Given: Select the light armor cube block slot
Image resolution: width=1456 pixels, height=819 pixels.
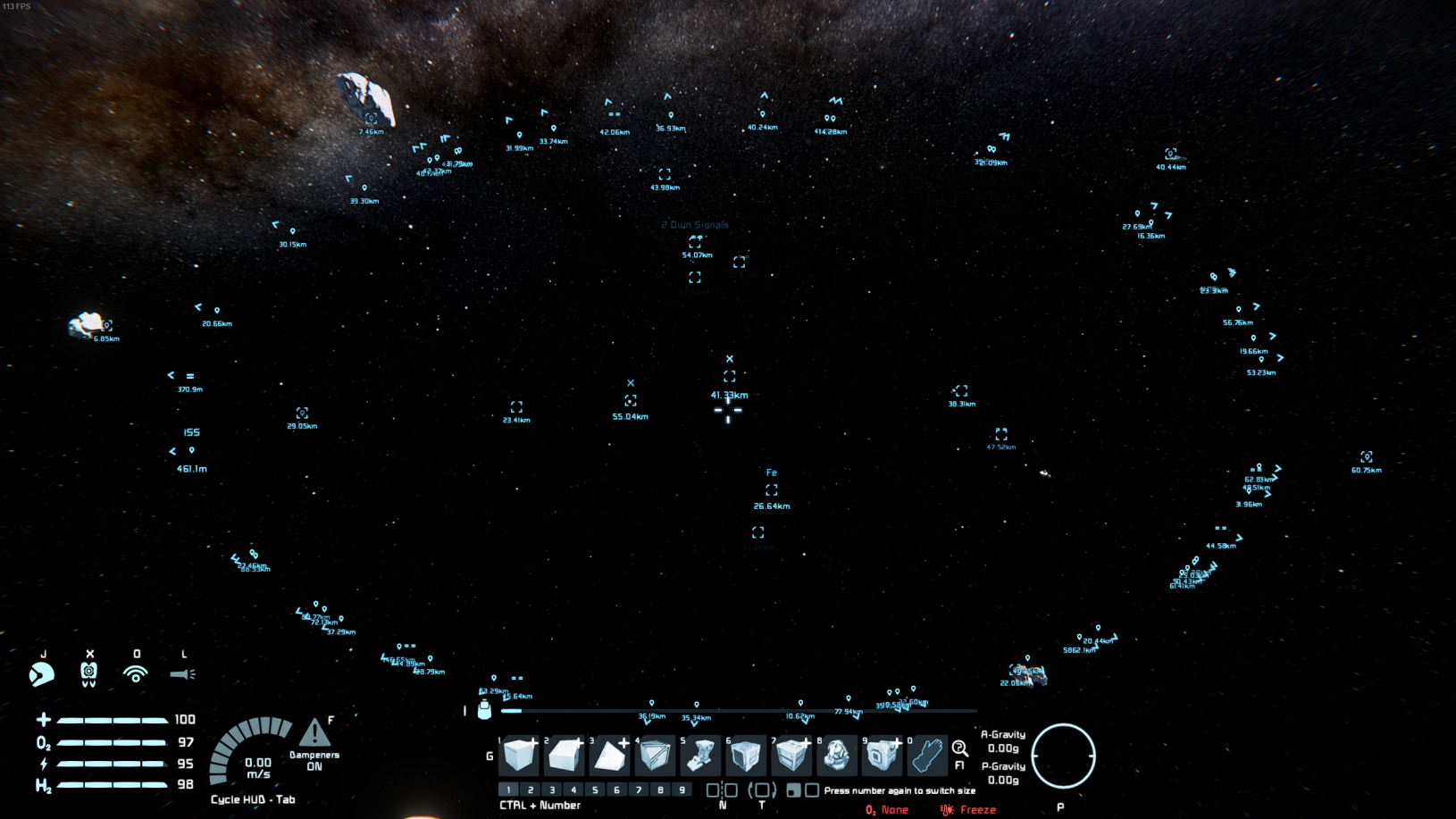Looking at the screenshot, I should [x=519, y=756].
